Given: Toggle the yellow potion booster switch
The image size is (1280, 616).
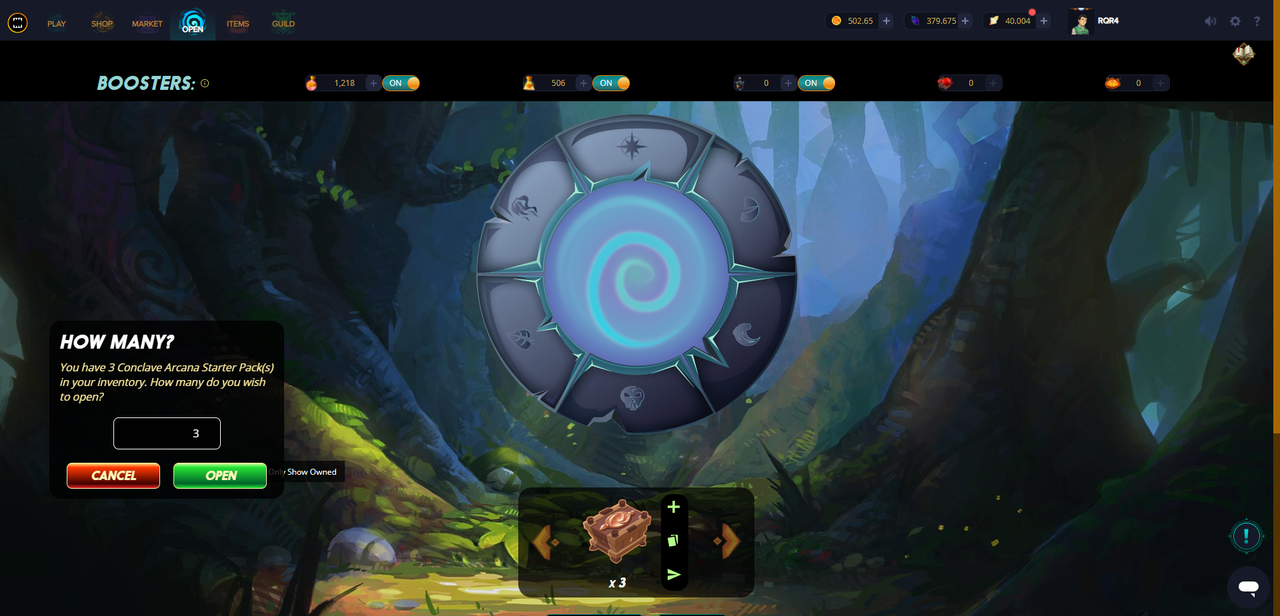Looking at the screenshot, I should (x=613, y=83).
